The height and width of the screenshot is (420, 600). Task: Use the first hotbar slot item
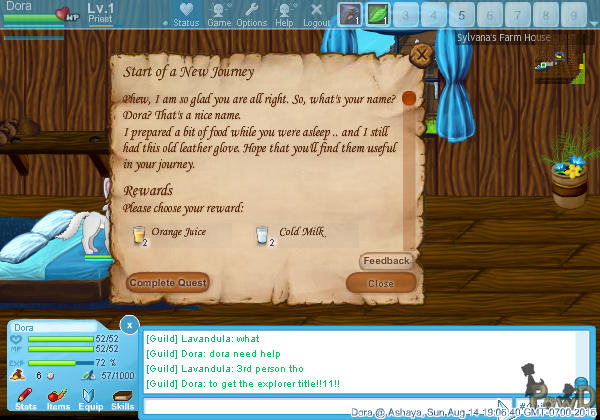[x=350, y=15]
